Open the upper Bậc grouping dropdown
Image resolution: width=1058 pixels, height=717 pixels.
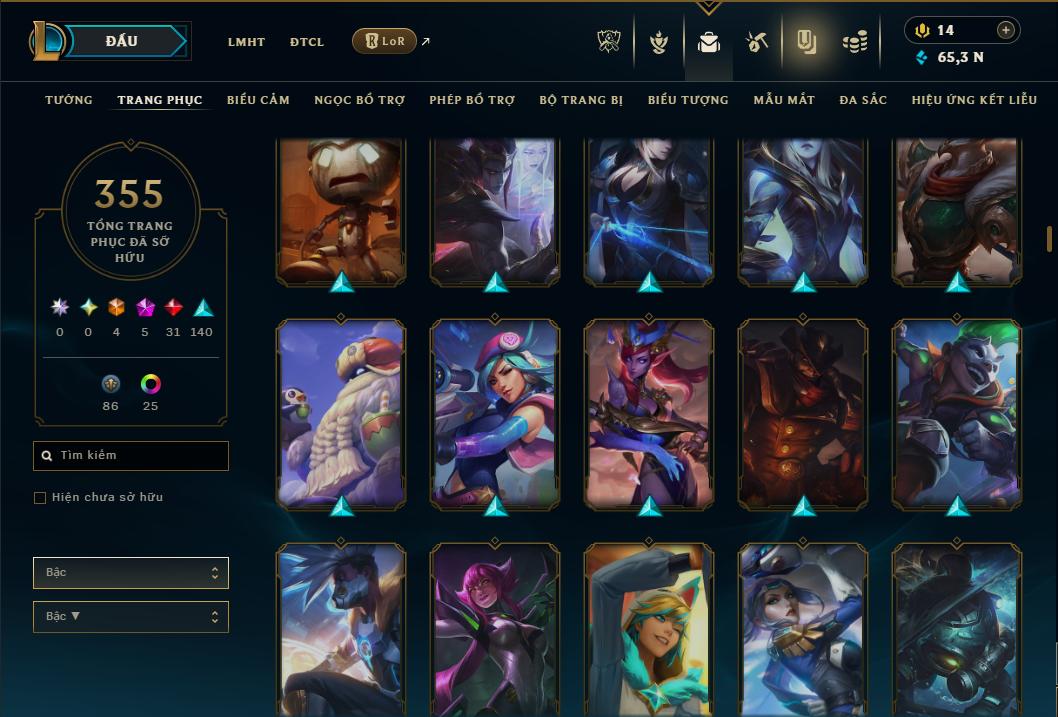click(x=131, y=573)
